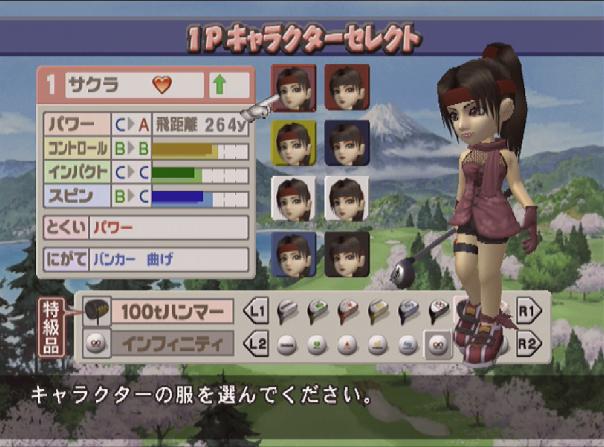The height and width of the screenshot is (447, 604).
Task: Choose the highlighted infinity ball icon
Action: 437,345
